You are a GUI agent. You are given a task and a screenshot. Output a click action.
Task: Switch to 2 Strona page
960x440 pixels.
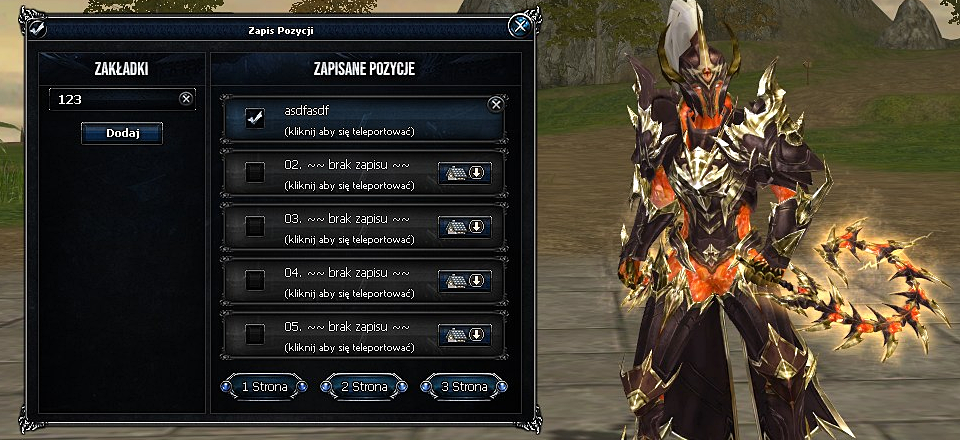[x=364, y=386]
